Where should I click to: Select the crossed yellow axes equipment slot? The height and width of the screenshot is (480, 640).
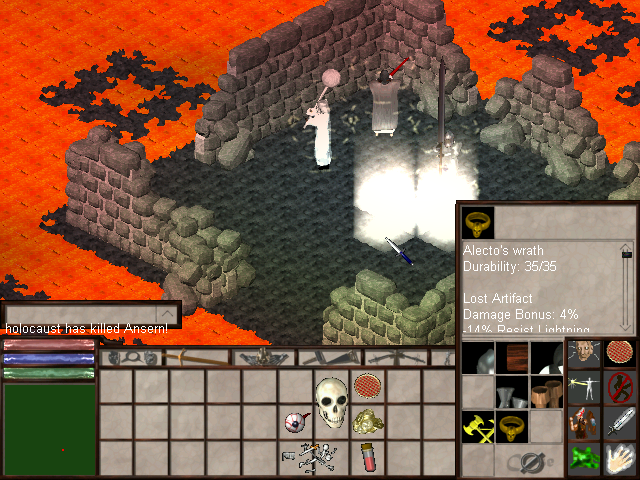[x=478, y=427]
